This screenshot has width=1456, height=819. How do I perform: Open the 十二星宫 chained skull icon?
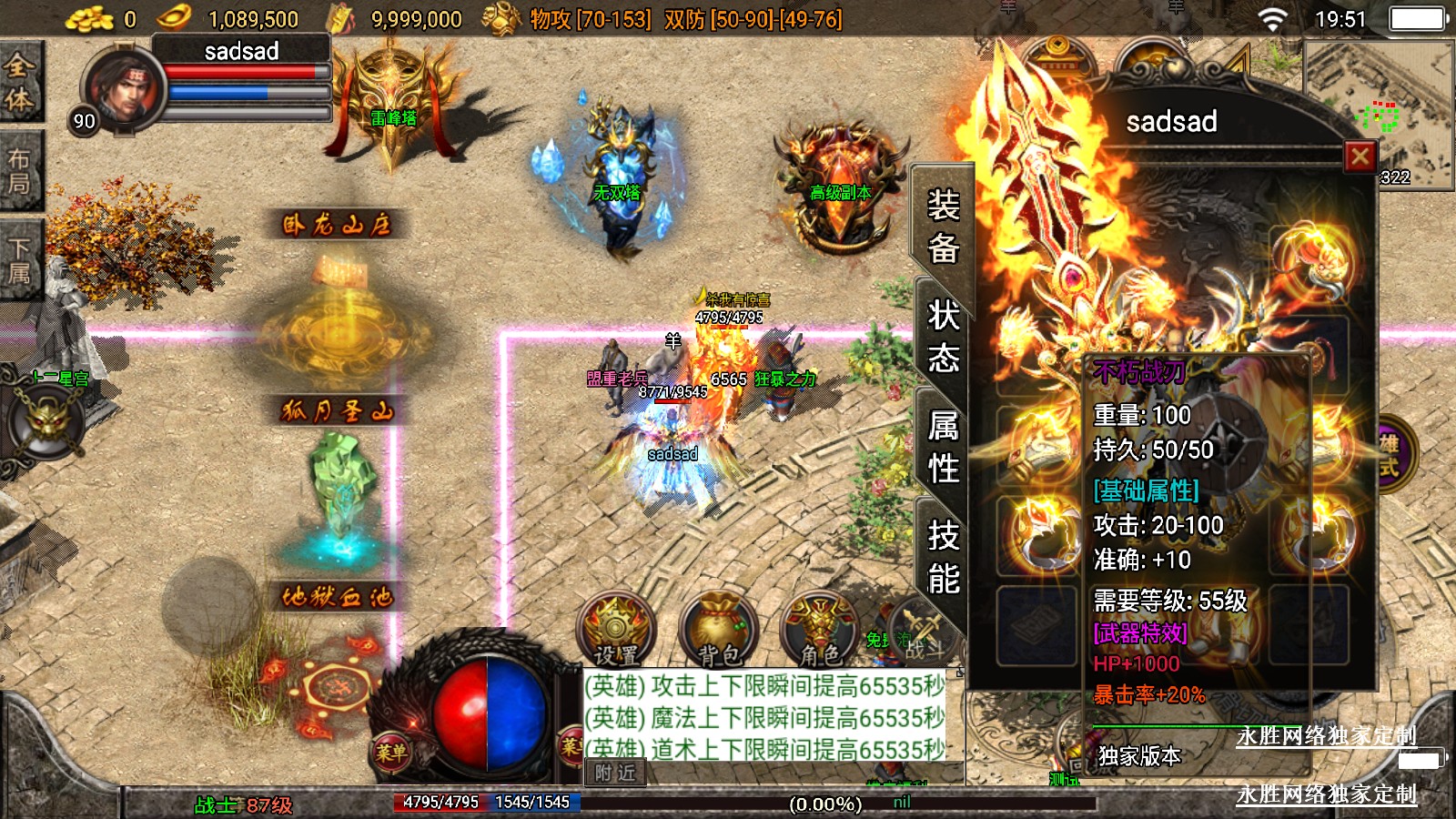pos(45,422)
